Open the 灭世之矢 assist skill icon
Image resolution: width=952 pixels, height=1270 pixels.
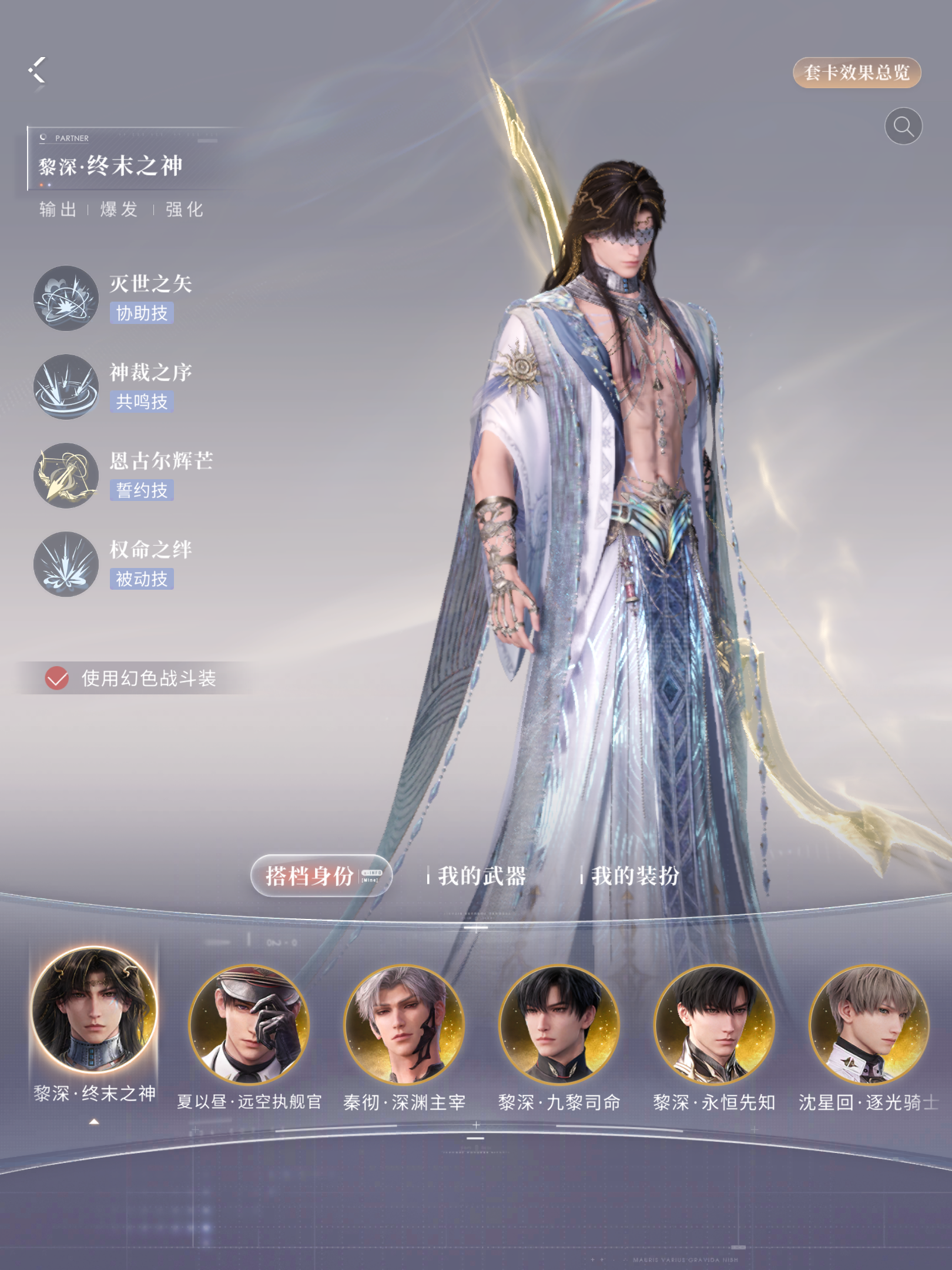66,298
